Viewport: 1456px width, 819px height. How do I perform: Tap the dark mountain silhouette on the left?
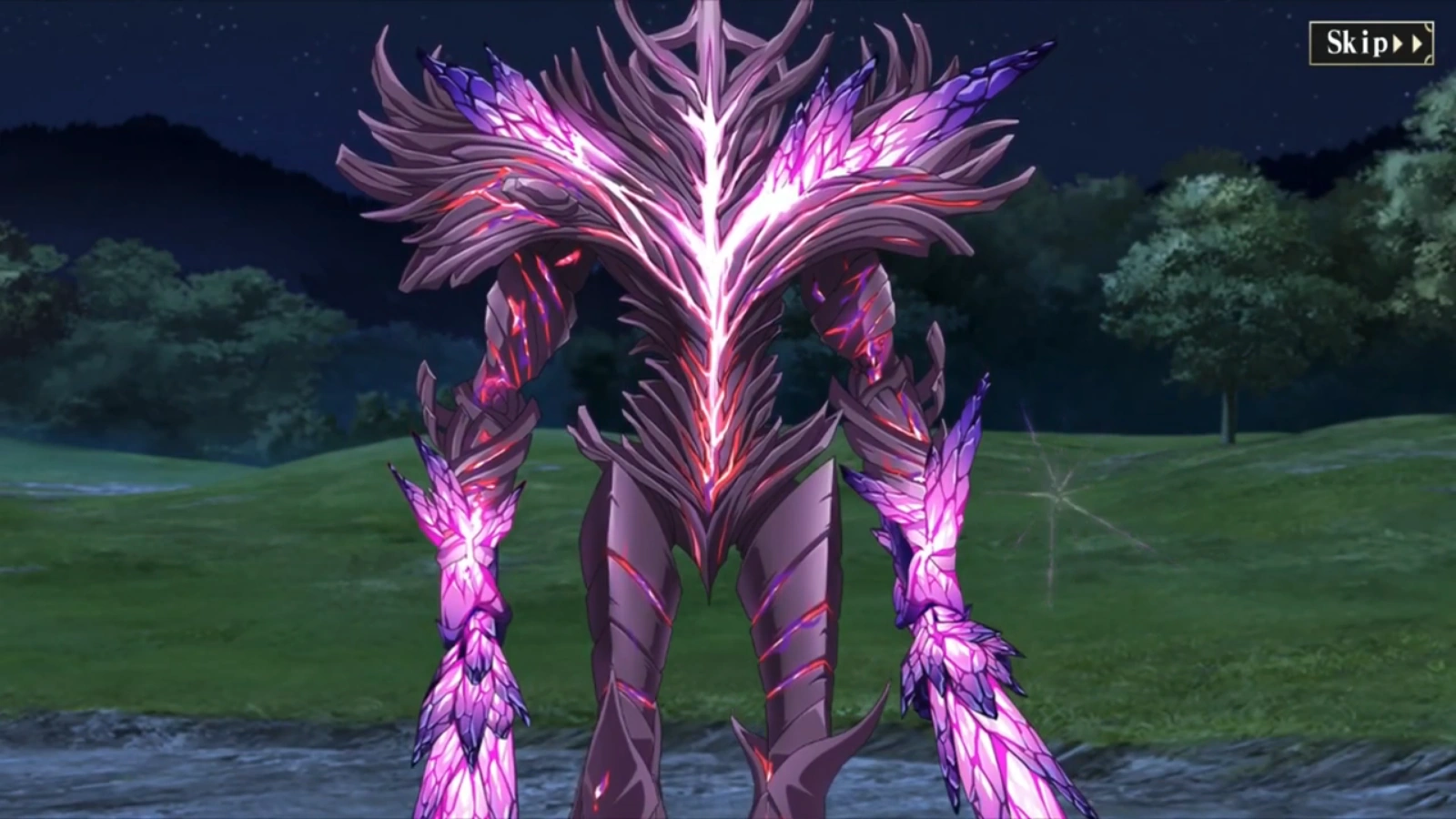[136, 164]
